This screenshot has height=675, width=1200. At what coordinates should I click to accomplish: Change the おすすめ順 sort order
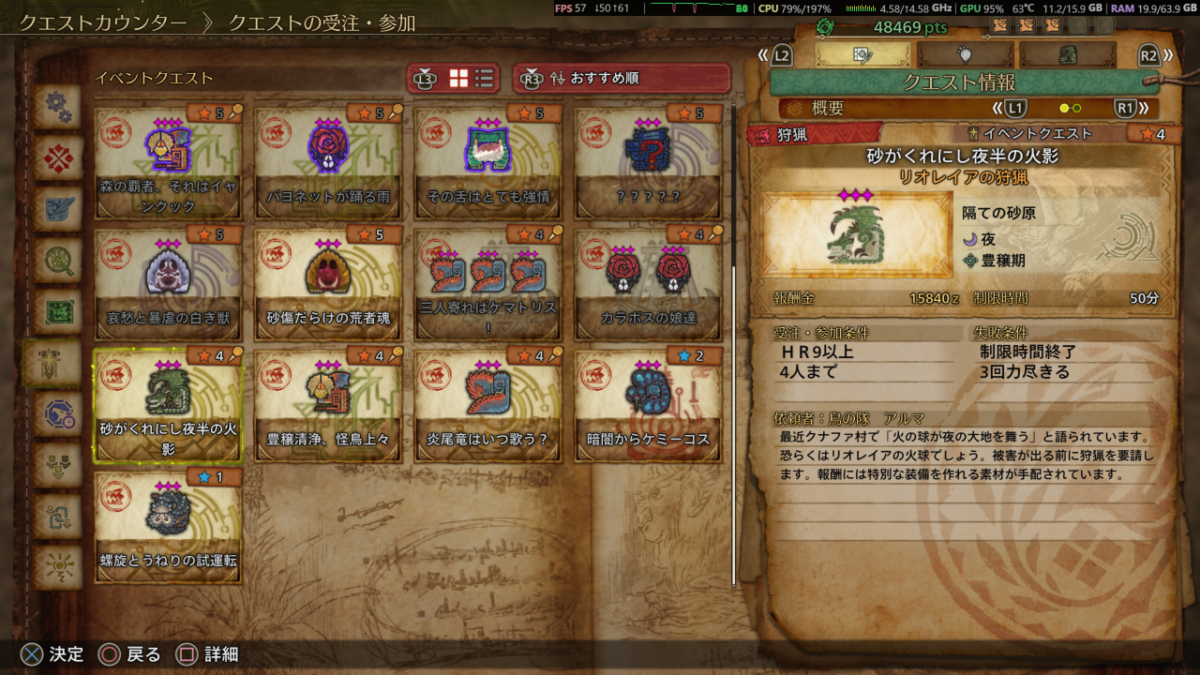pyautogui.click(x=622, y=78)
